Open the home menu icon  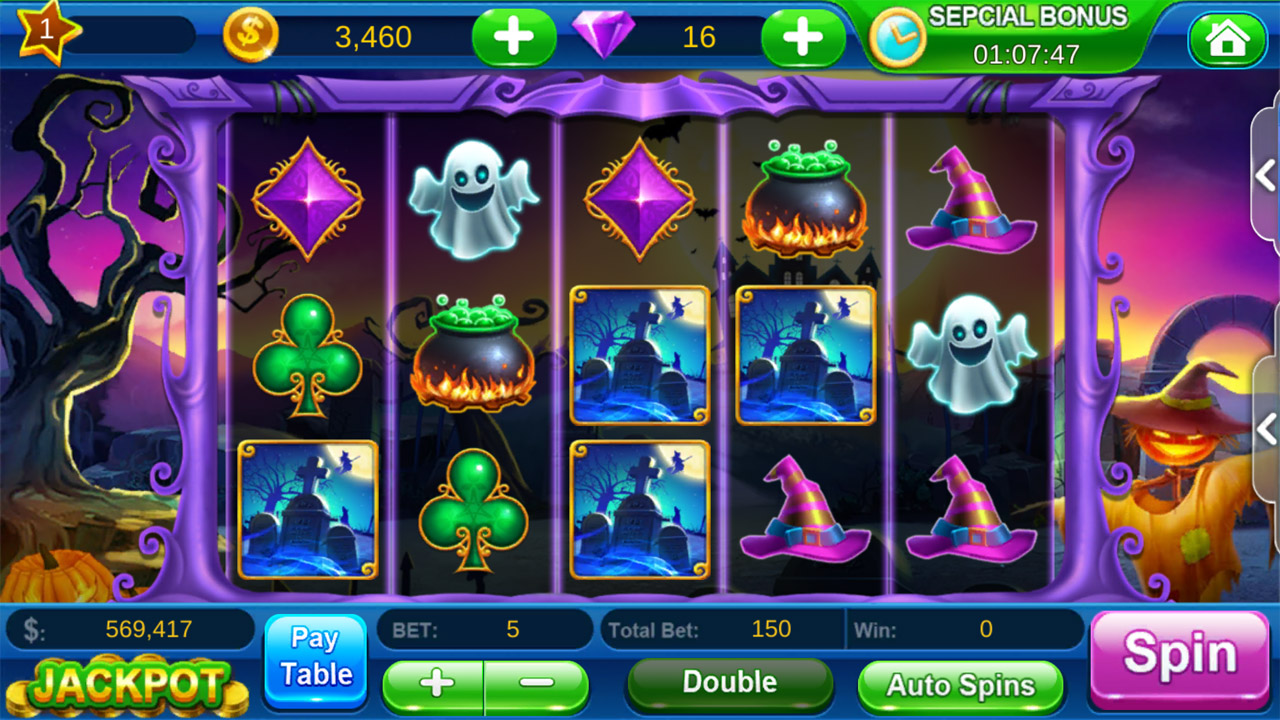(1228, 38)
